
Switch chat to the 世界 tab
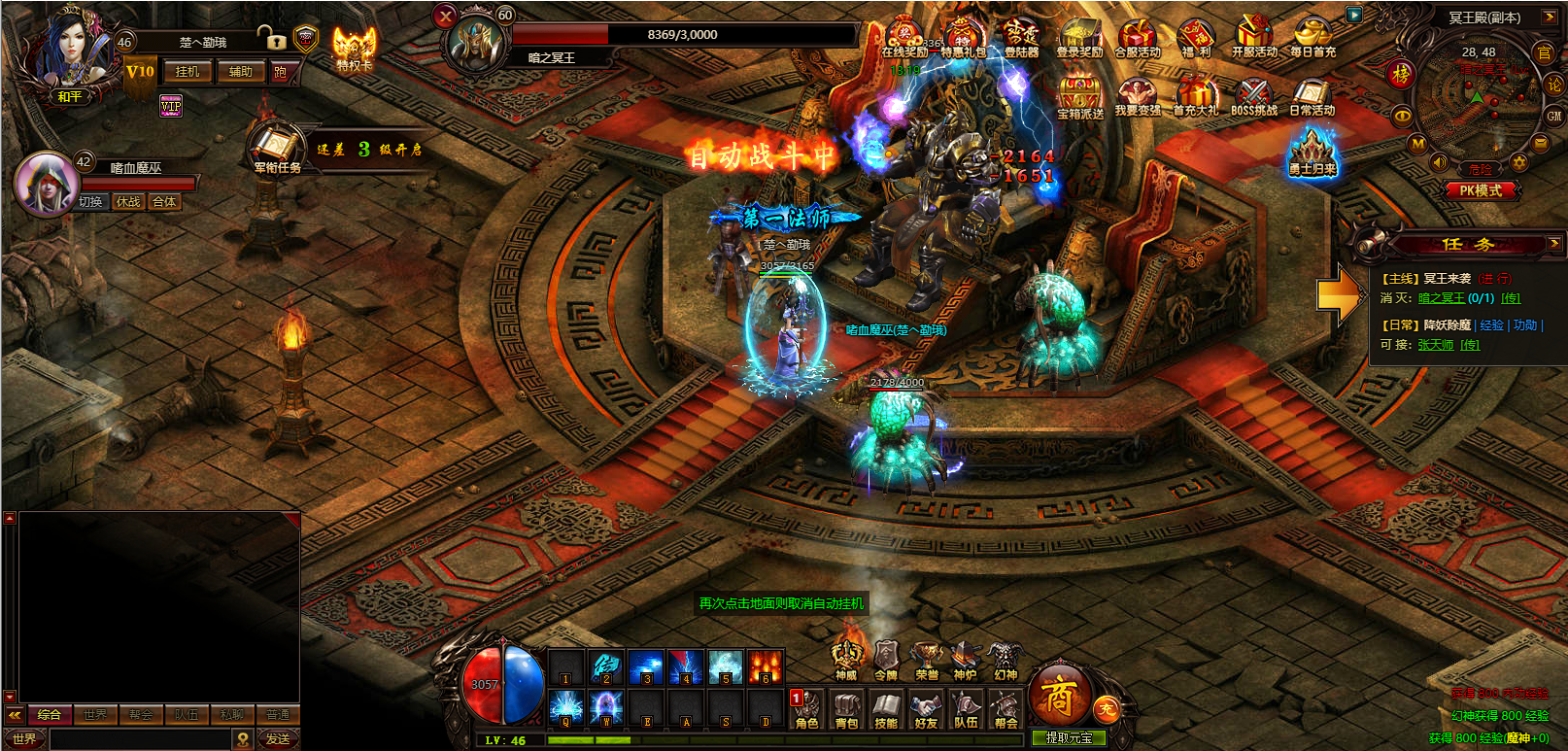[95, 715]
